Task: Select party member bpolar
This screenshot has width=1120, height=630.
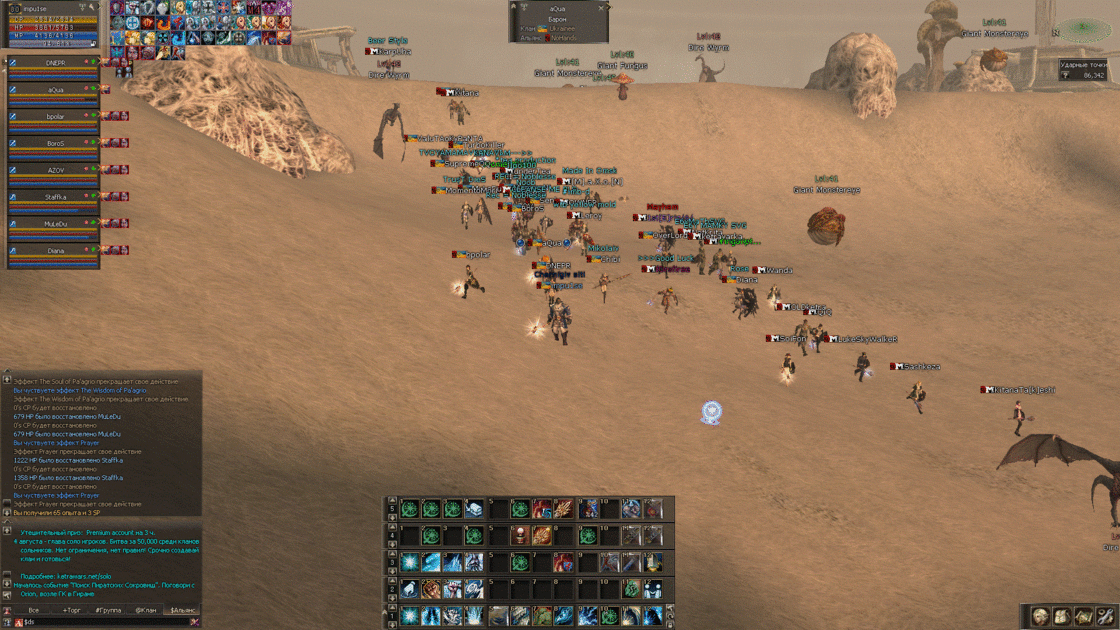Action: 55,117
